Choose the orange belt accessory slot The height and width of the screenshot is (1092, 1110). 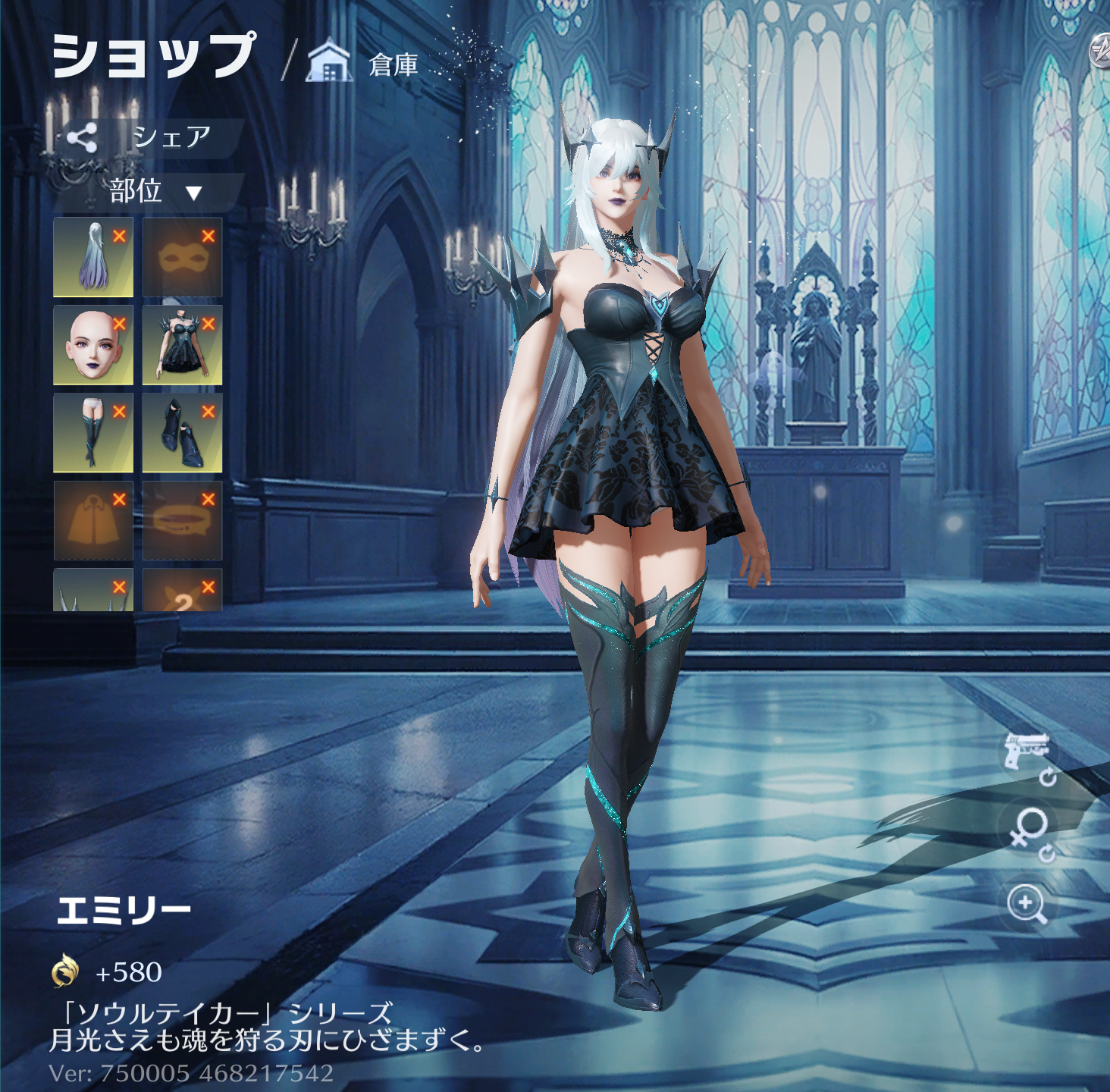click(181, 521)
